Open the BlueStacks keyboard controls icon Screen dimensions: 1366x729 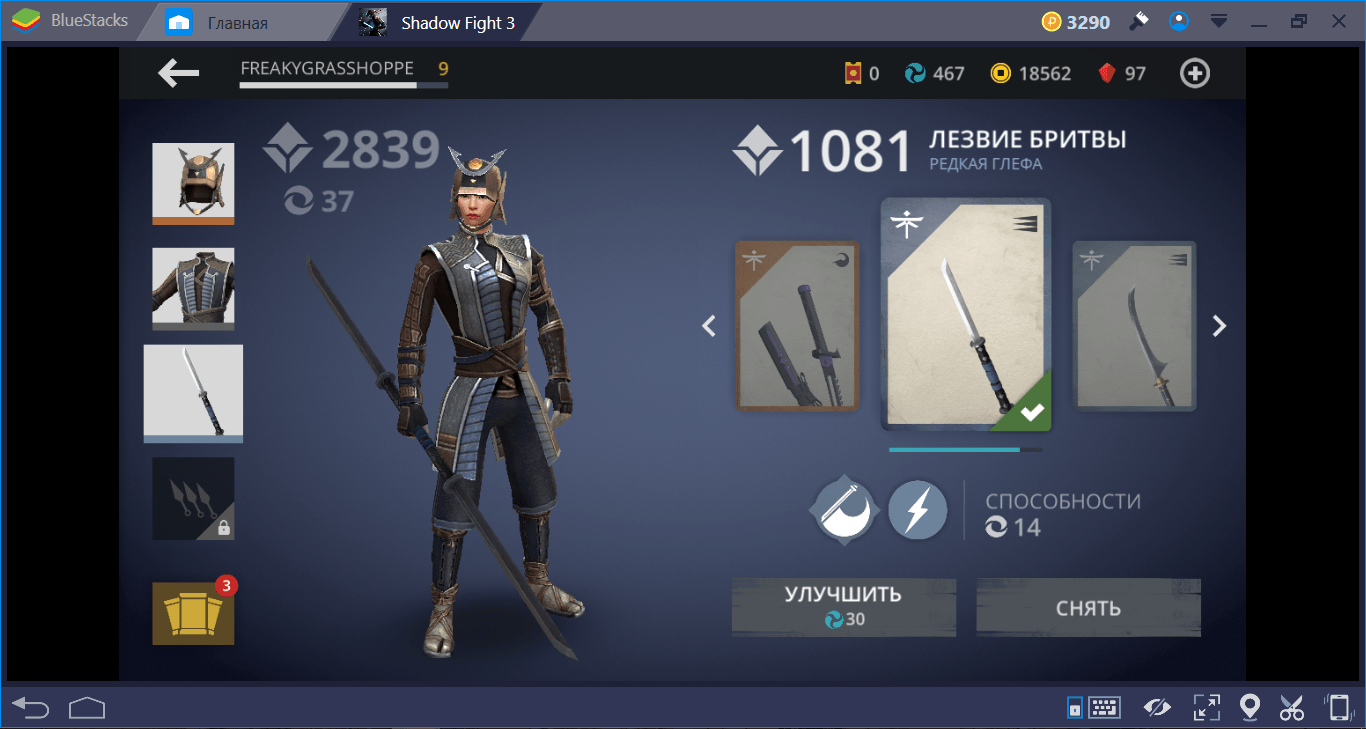point(1105,708)
